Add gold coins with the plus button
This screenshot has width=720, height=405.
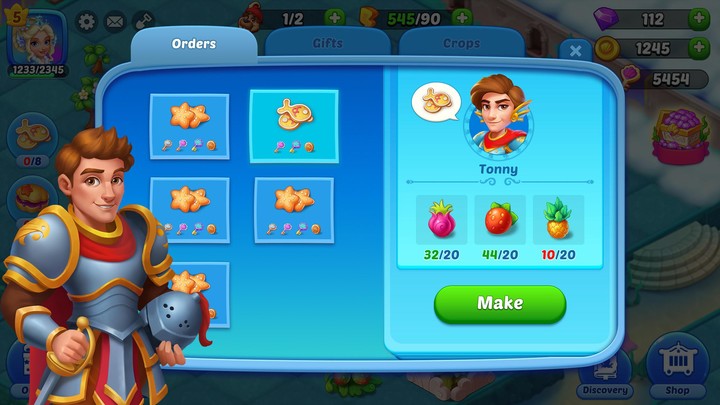coord(697,48)
